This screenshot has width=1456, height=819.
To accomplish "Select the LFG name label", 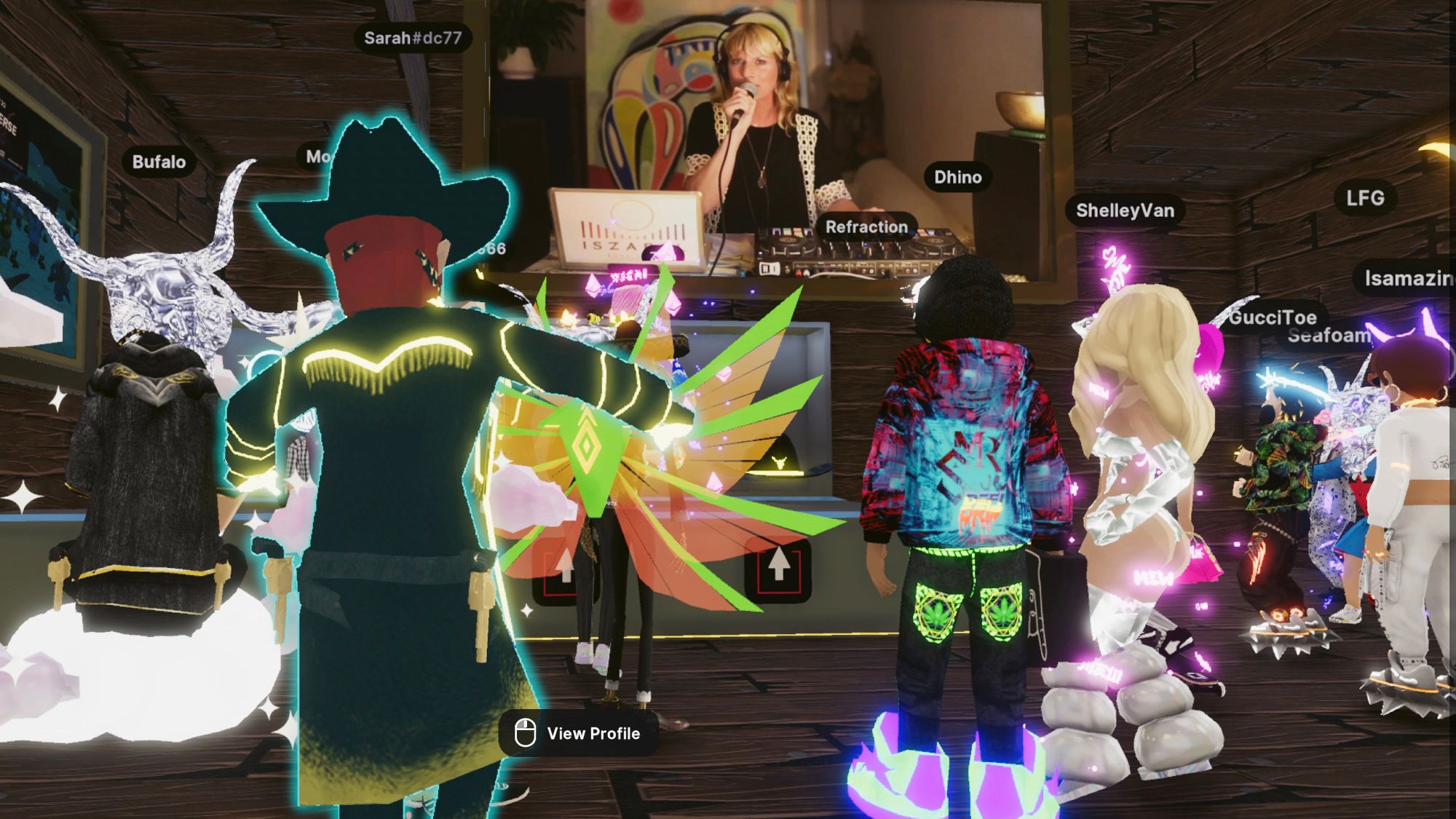I will coord(1365,198).
